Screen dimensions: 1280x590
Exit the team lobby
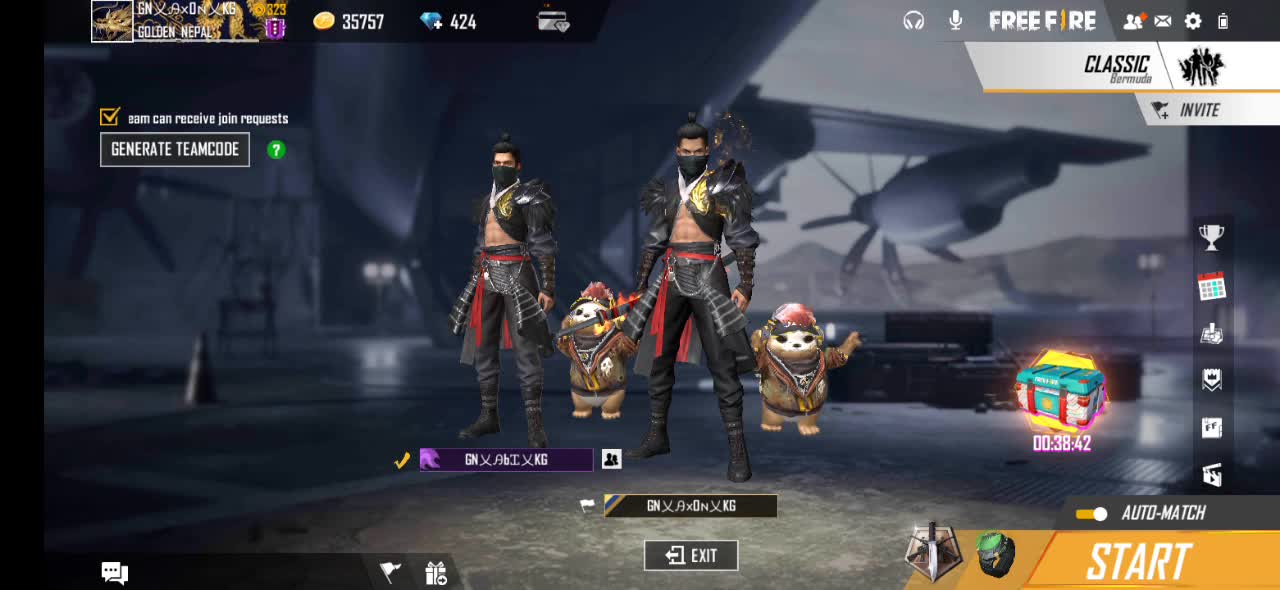tap(691, 556)
